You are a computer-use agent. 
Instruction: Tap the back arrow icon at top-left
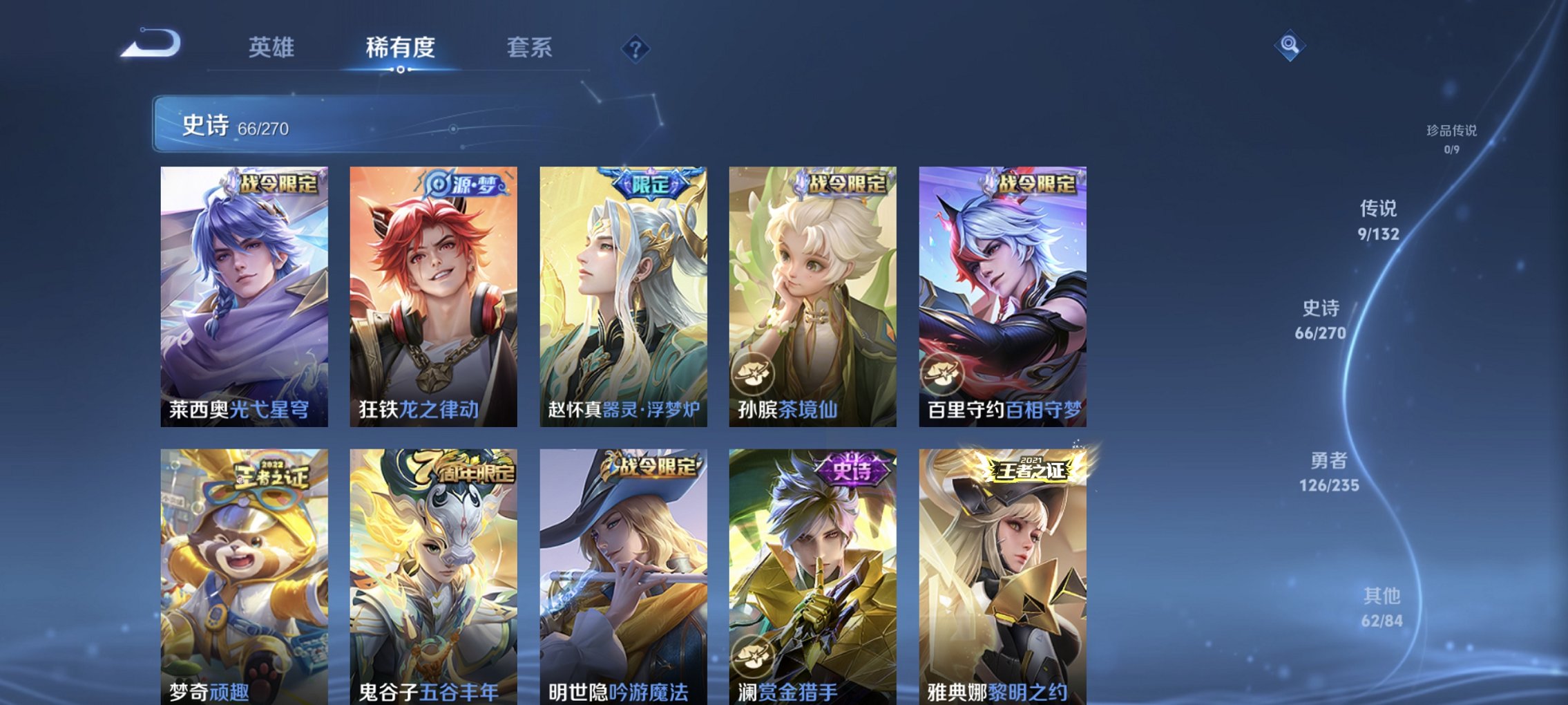point(147,46)
